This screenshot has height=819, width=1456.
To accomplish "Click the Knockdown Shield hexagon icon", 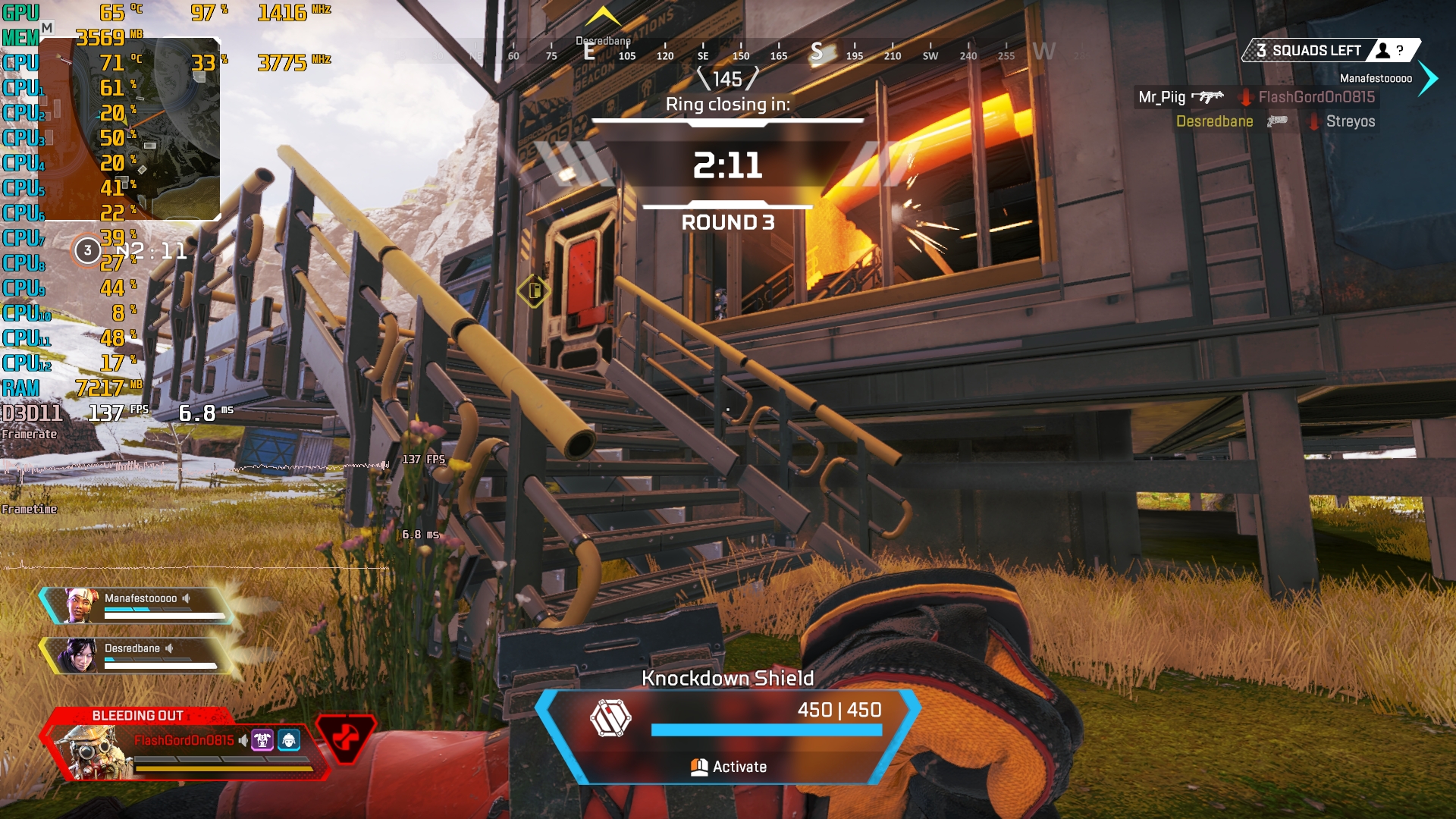I will click(610, 718).
